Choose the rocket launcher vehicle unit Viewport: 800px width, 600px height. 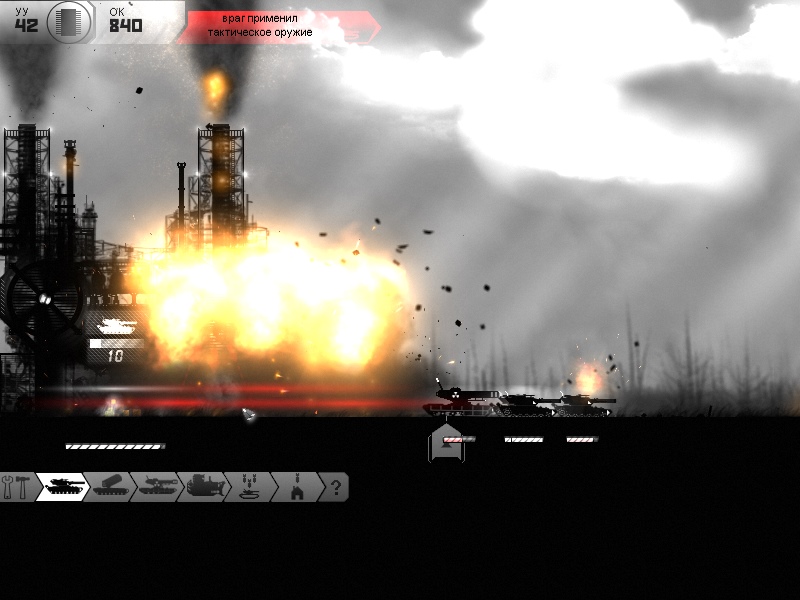109,487
